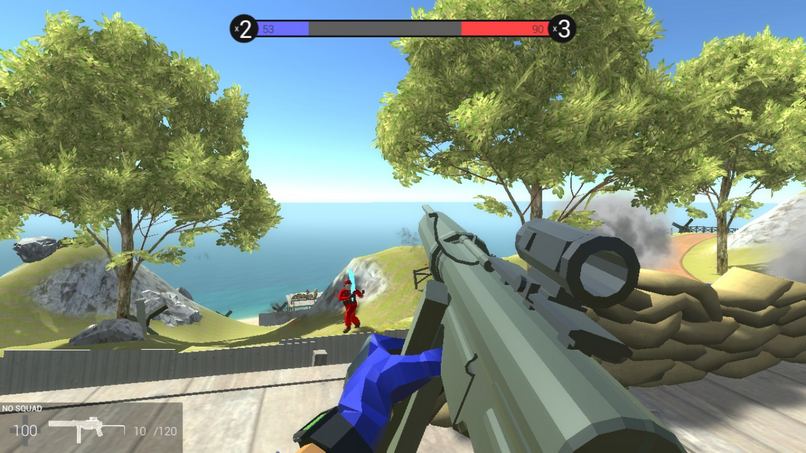Select the rifle weapon icon in HUD

pyautogui.click(x=87, y=430)
